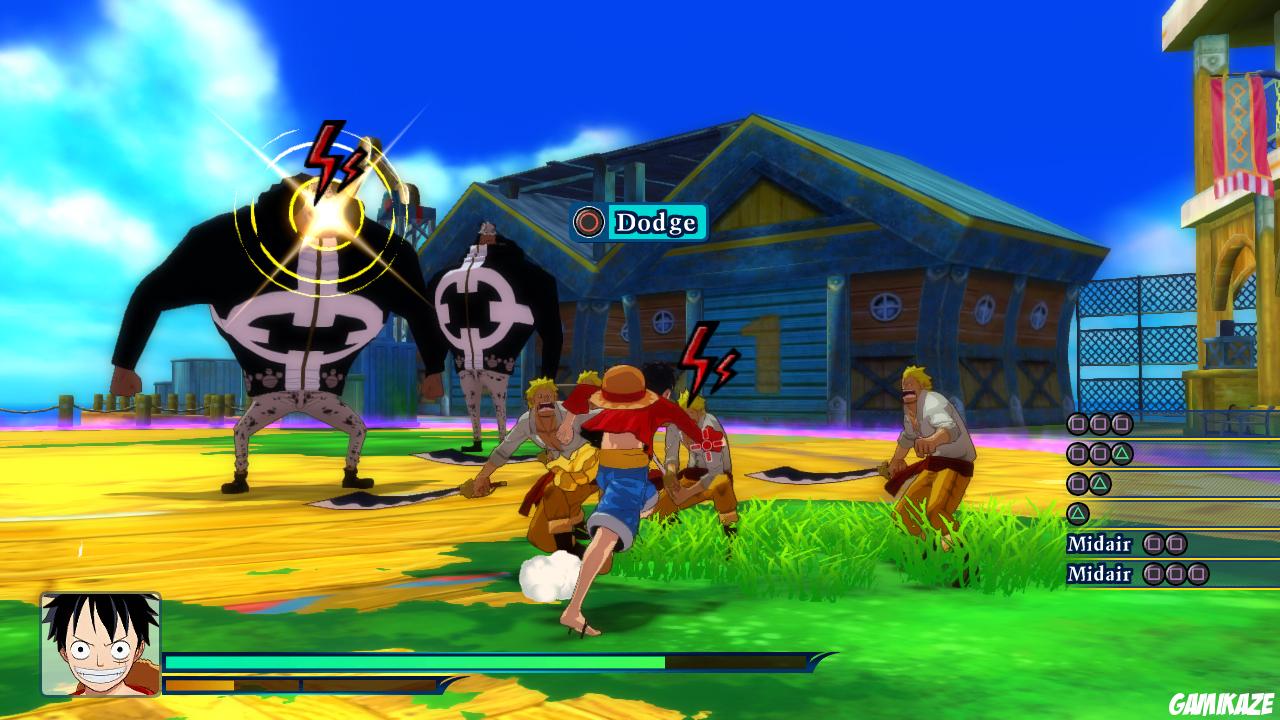Viewport: 1280px width, 720px height.
Task: Click the Square-Triangle combo row icon pair
Action: pyautogui.click(x=1086, y=483)
